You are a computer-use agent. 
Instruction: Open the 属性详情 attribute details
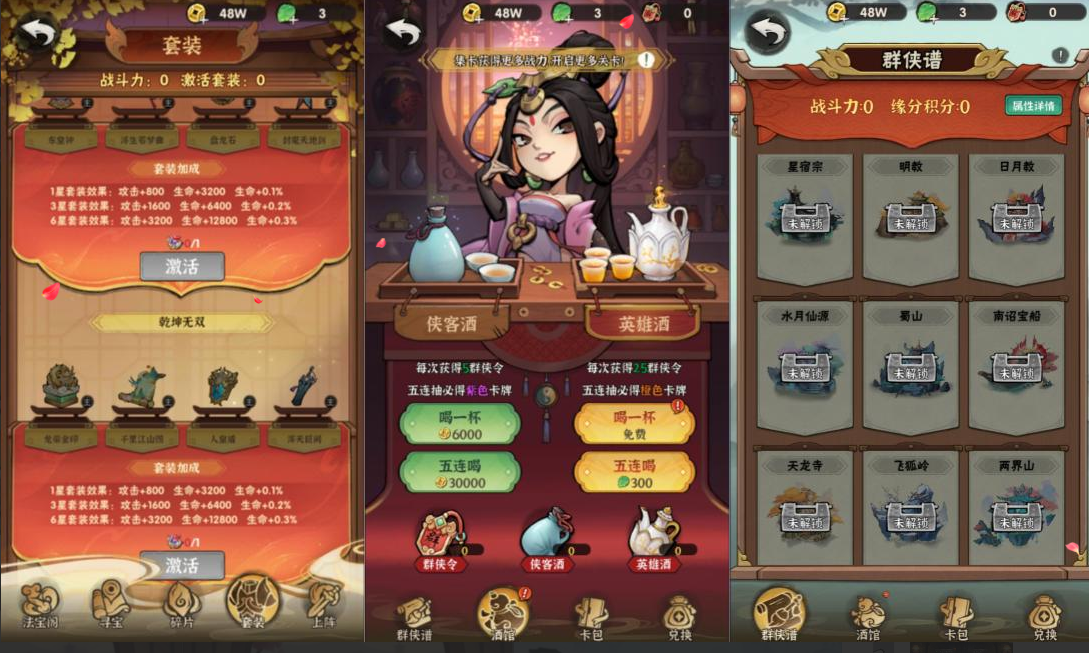coord(1033,106)
